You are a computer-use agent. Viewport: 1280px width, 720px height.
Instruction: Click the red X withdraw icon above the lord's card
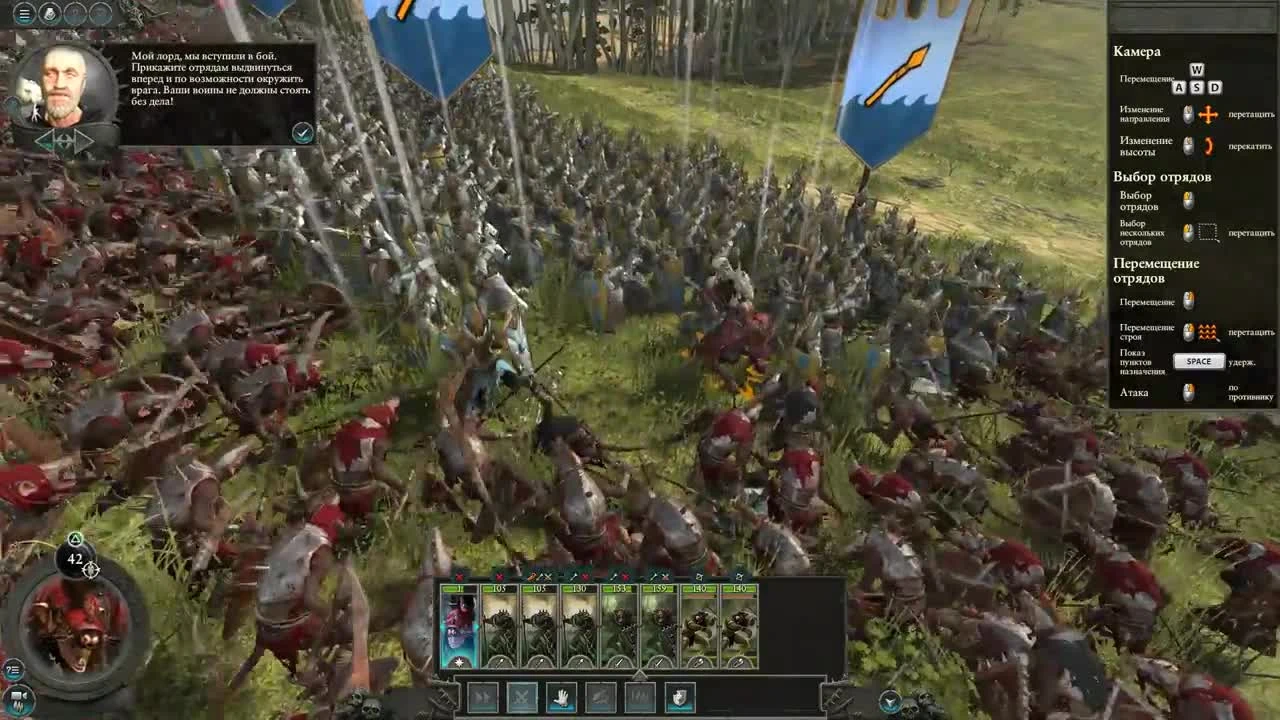pos(459,575)
